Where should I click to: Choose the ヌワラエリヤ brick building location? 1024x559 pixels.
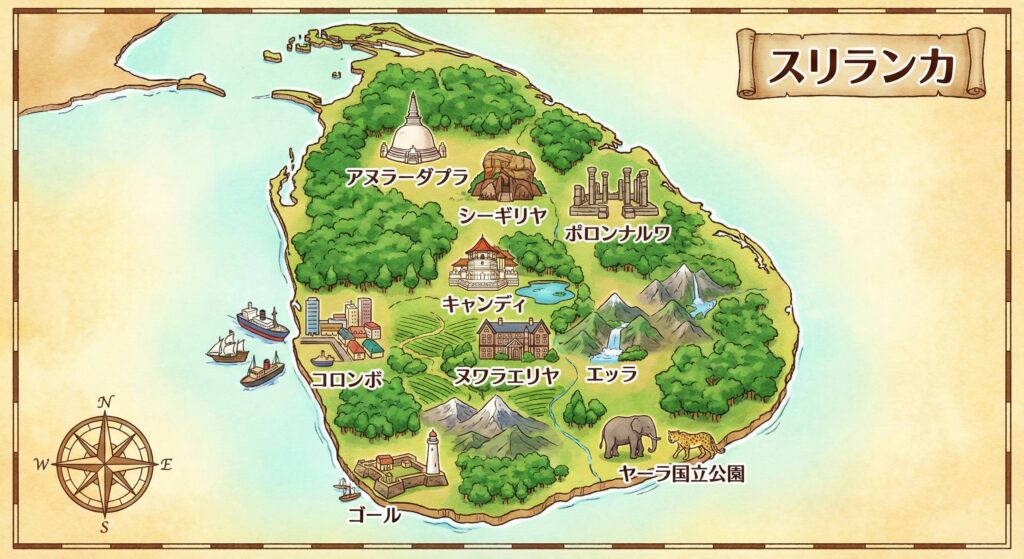click(513, 340)
